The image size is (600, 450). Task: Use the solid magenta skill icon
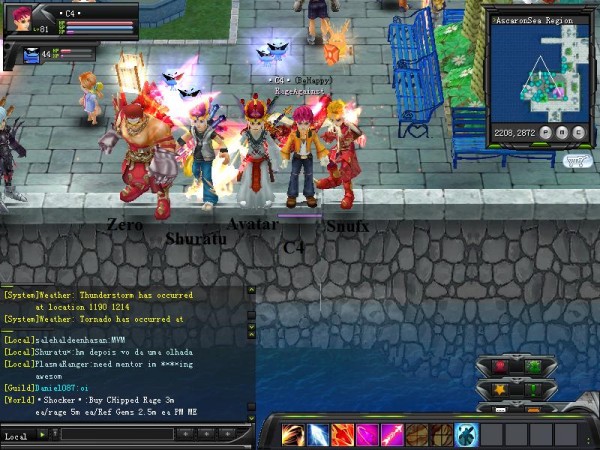click(x=367, y=435)
